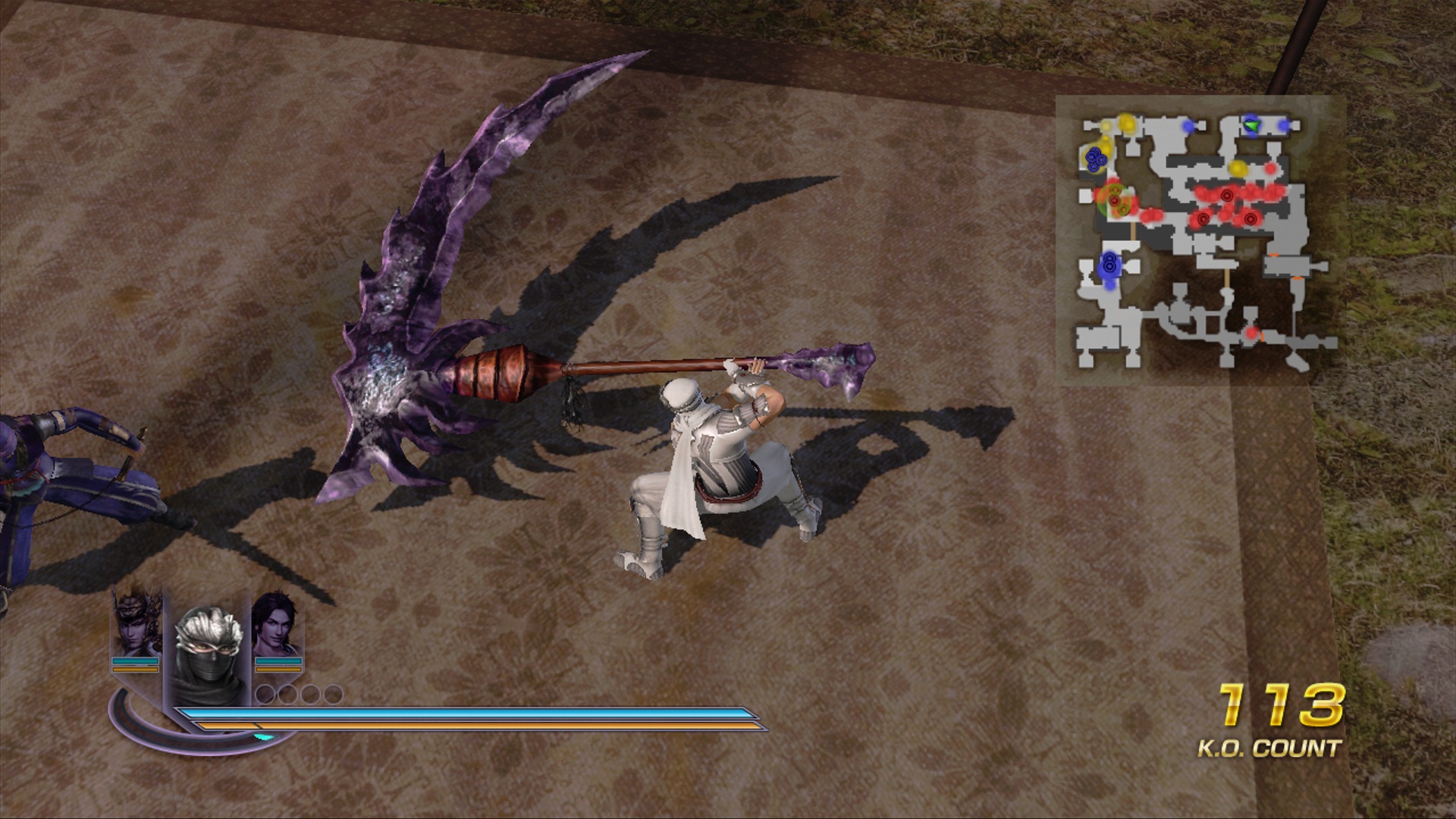Switch to the dark-haired teammate portrait
The height and width of the screenshot is (819, 1456).
[277, 623]
